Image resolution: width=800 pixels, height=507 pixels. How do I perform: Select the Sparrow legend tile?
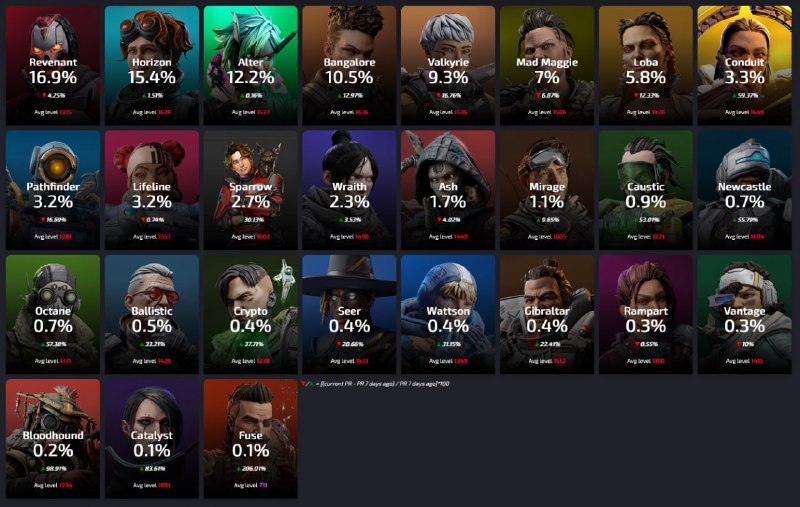tap(251, 190)
